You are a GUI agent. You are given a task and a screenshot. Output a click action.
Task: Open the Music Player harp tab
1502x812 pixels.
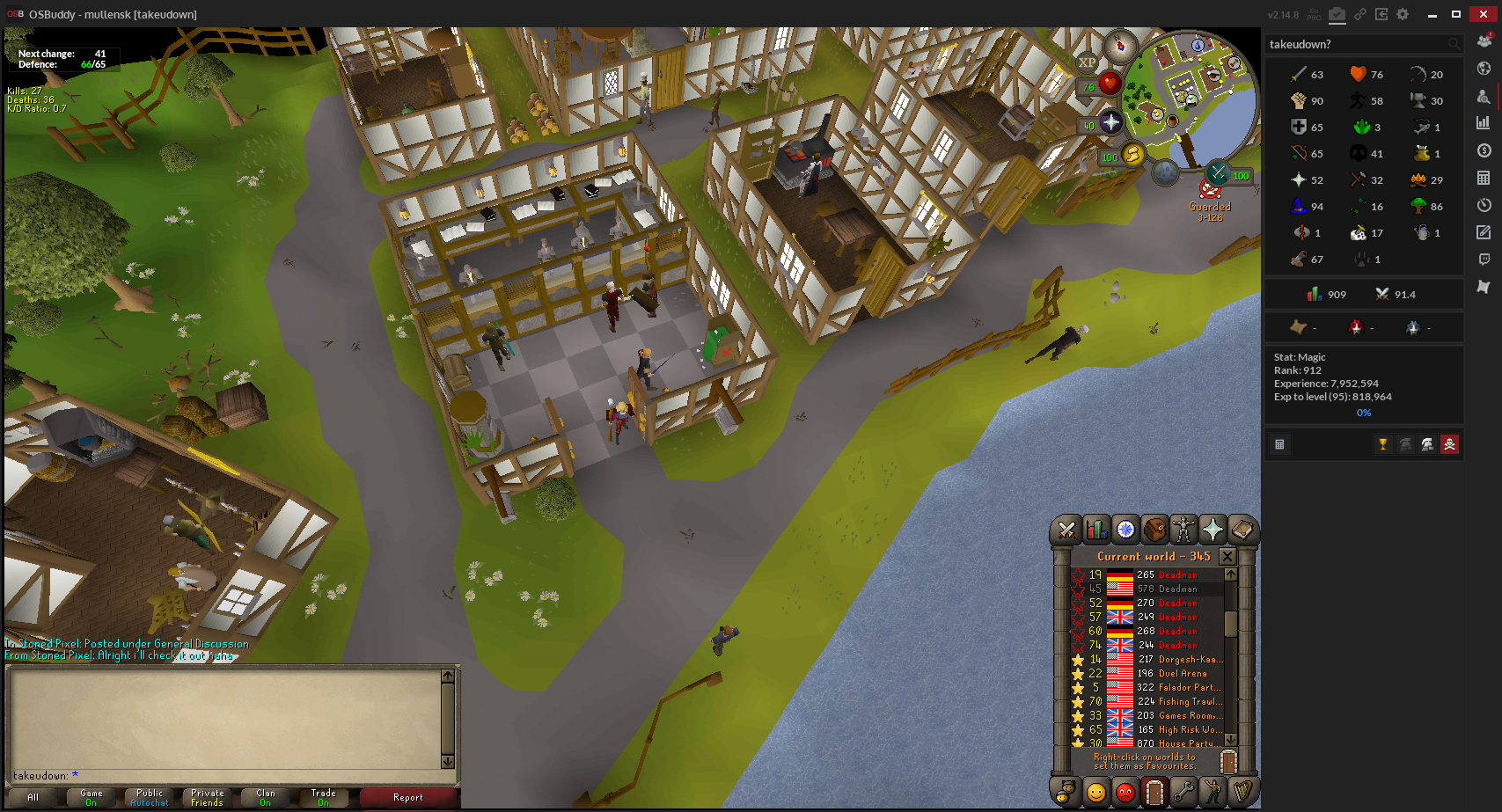tap(1242, 792)
